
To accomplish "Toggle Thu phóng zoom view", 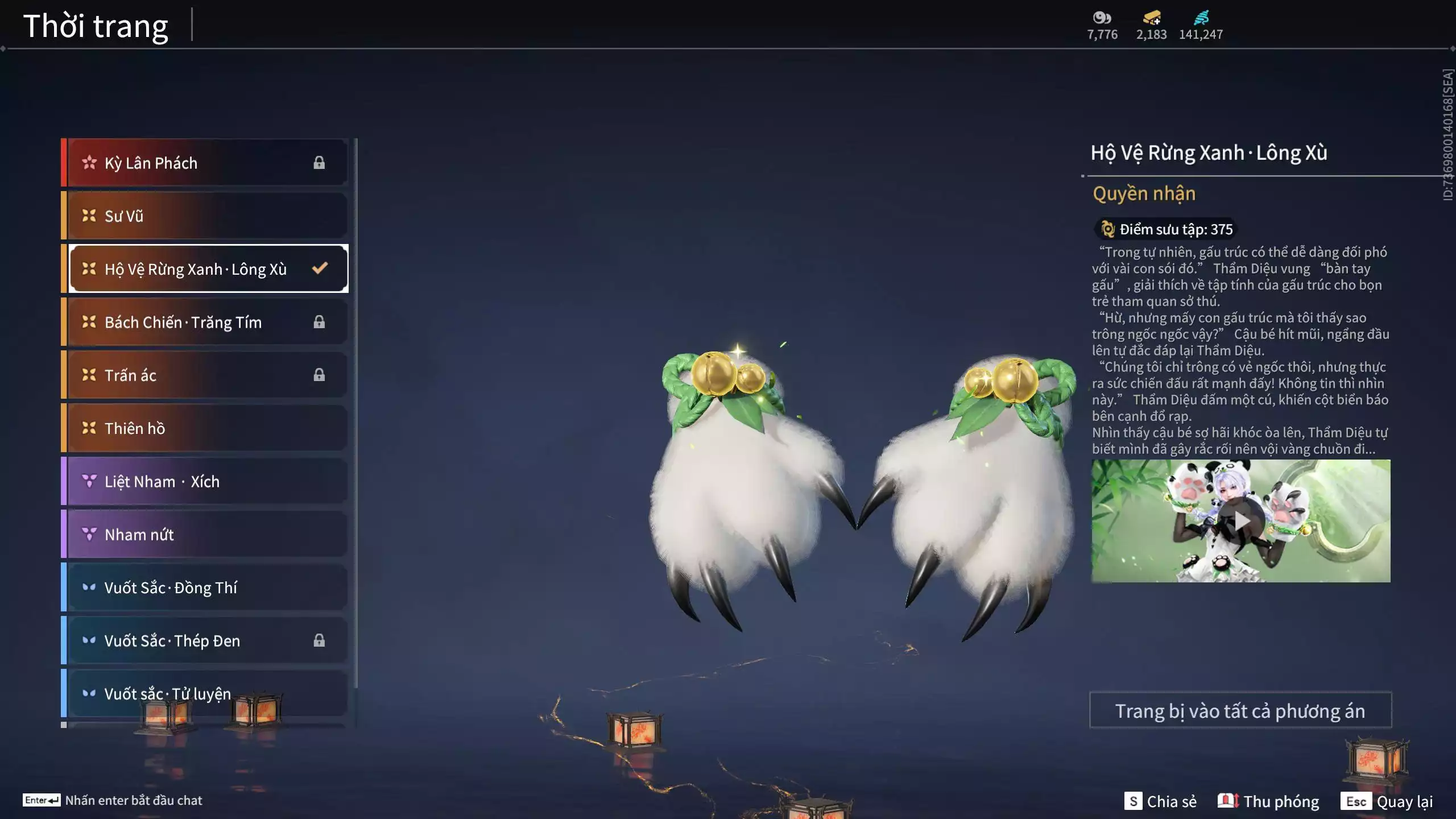I will pos(1268,801).
